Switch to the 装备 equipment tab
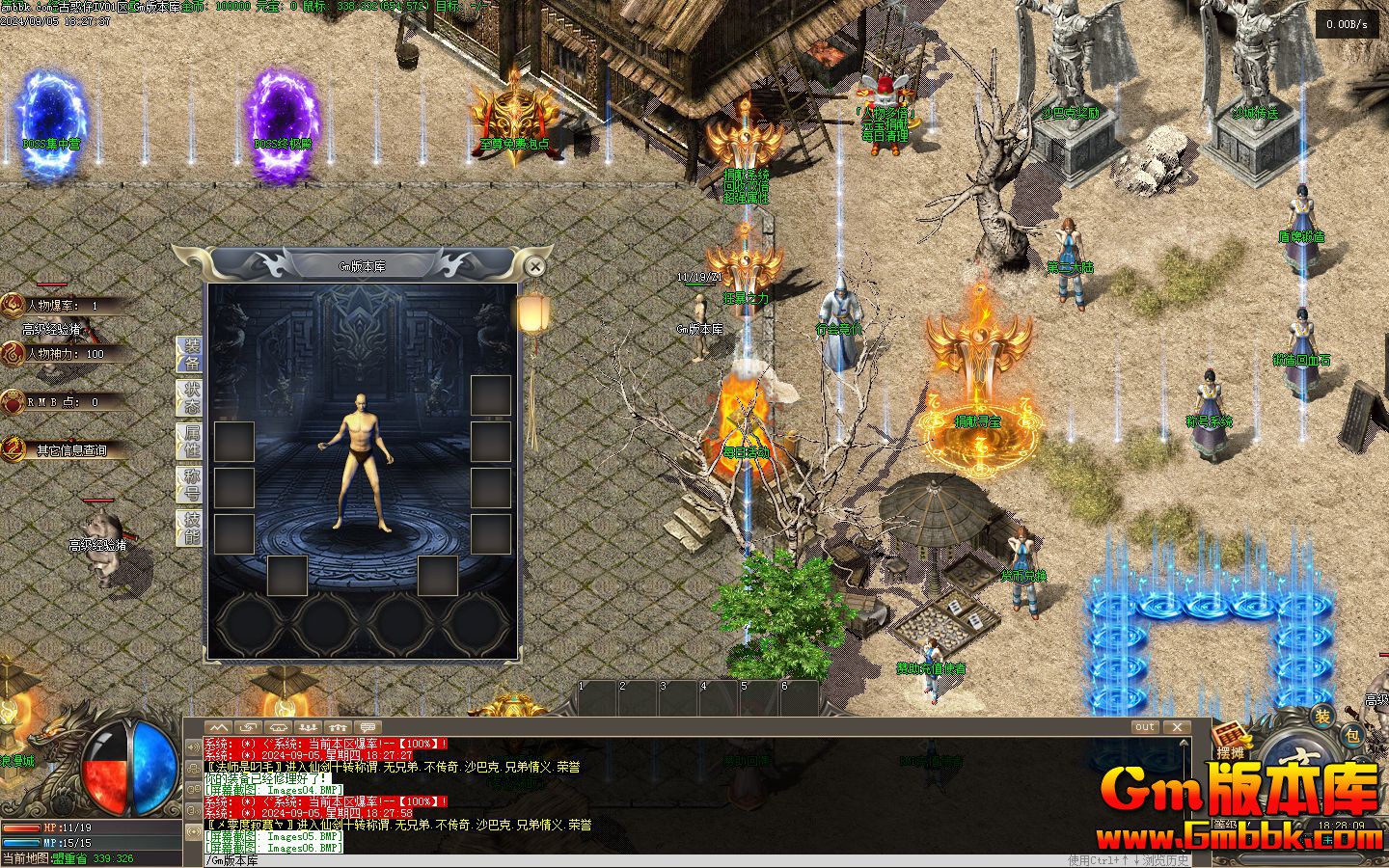The image size is (1389, 868). click(191, 354)
